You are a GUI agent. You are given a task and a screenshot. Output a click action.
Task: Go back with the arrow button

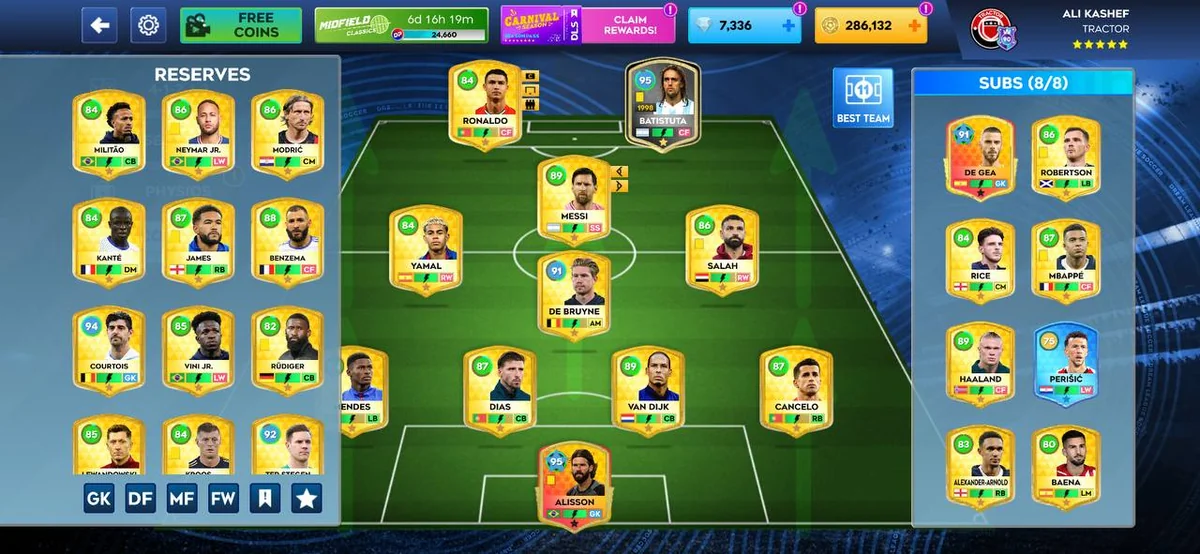click(99, 25)
